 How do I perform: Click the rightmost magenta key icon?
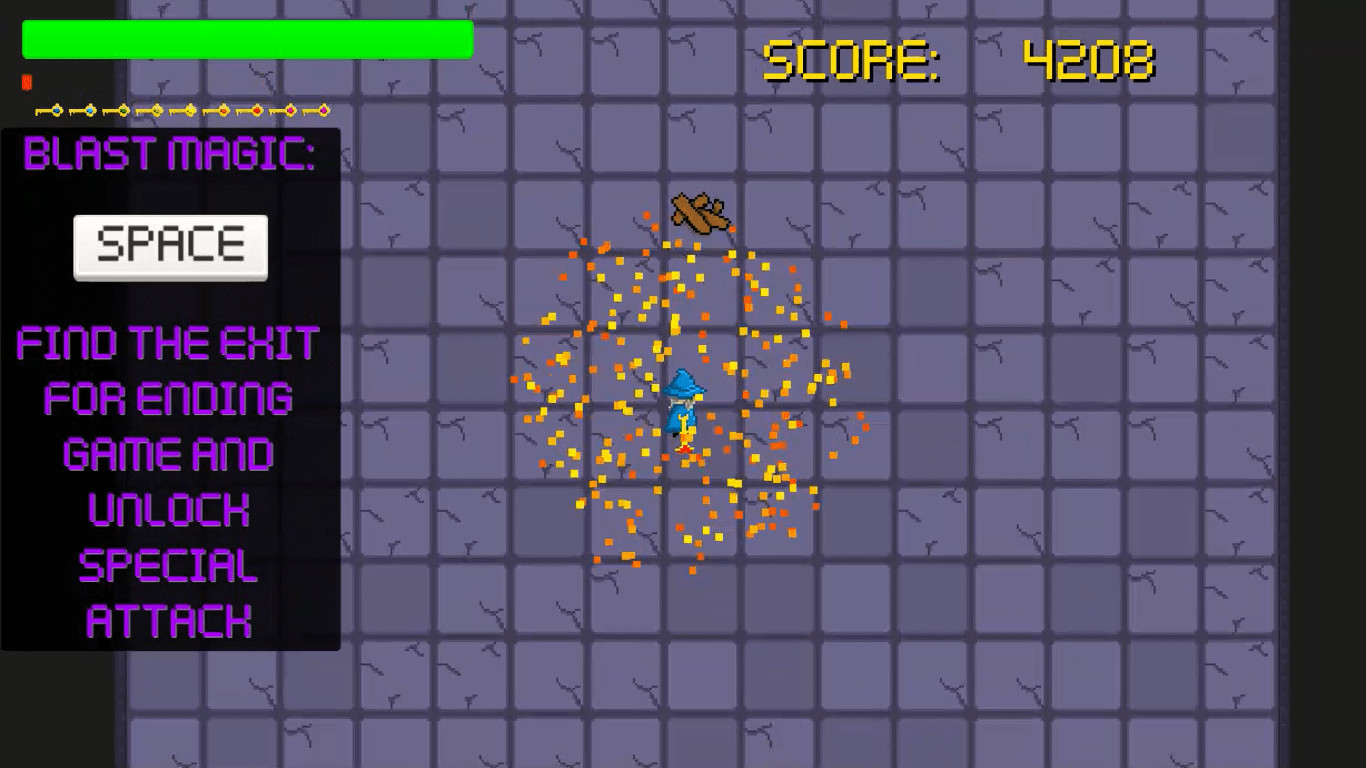[x=323, y=110]
